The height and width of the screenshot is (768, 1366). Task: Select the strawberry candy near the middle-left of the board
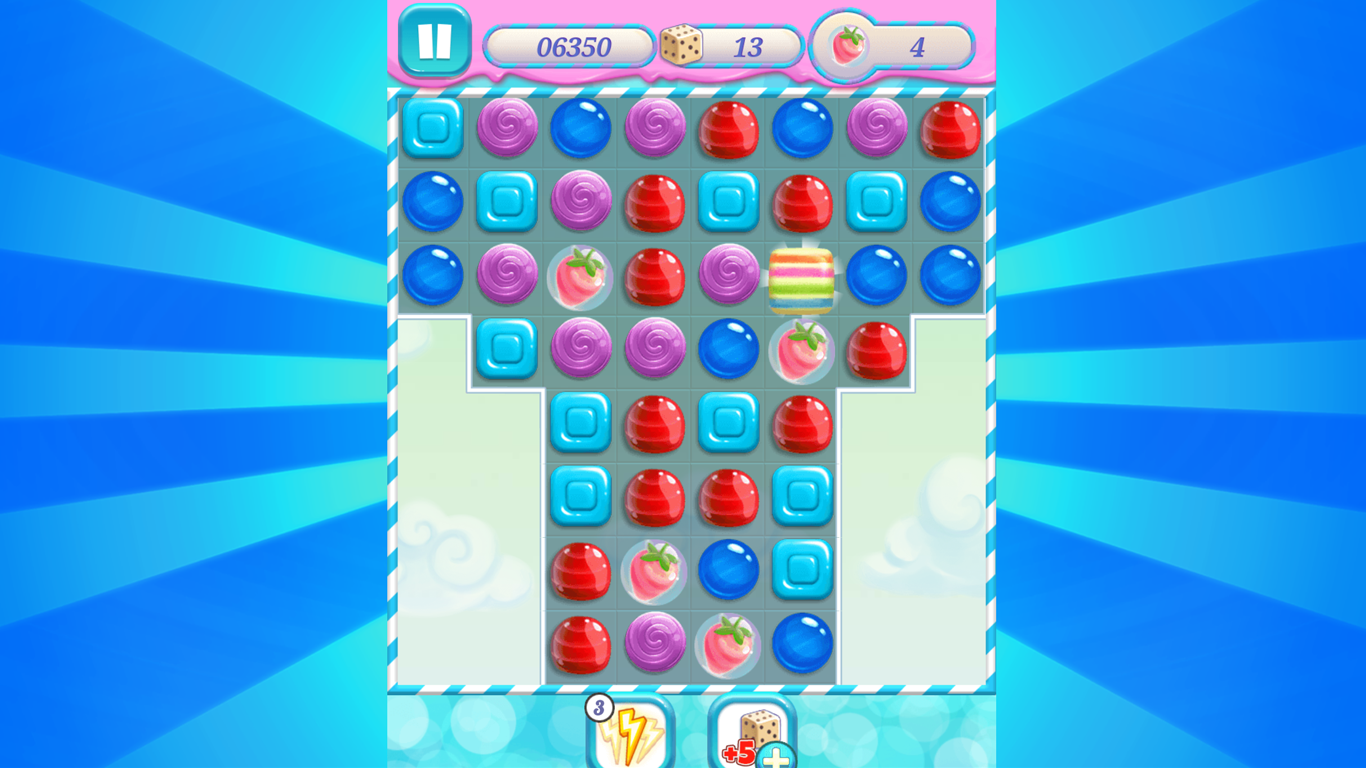coord(654,571)
